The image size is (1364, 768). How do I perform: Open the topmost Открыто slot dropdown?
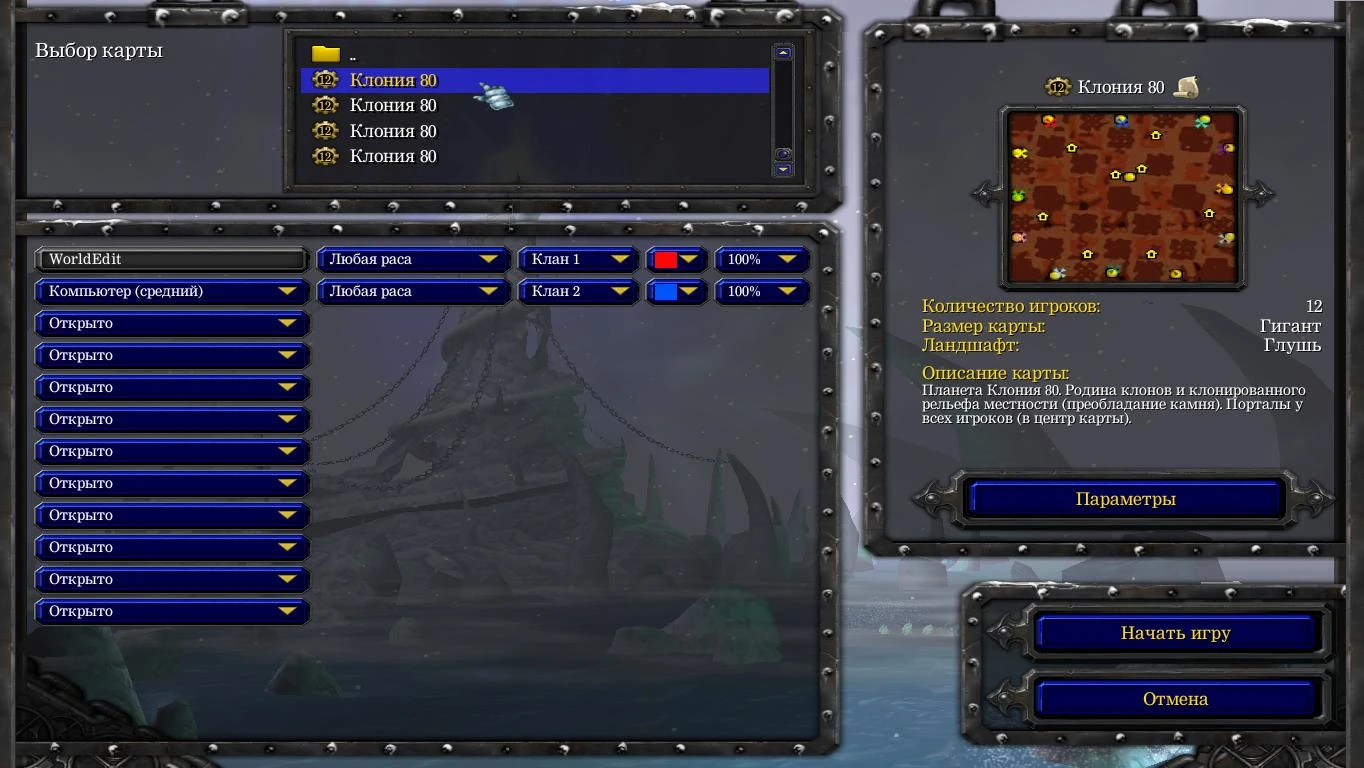(x=171, y=323)
